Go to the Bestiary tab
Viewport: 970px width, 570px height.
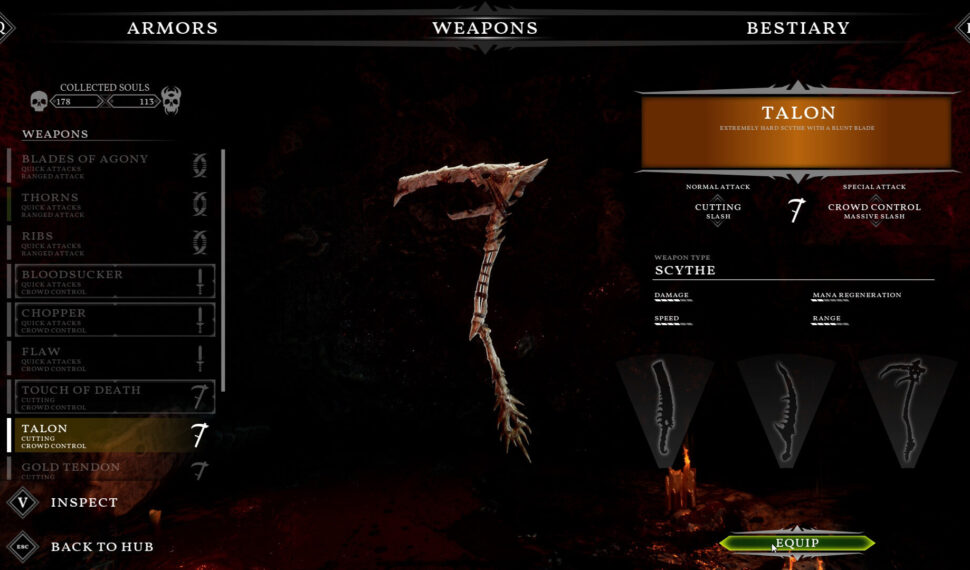tap(797, 28)
